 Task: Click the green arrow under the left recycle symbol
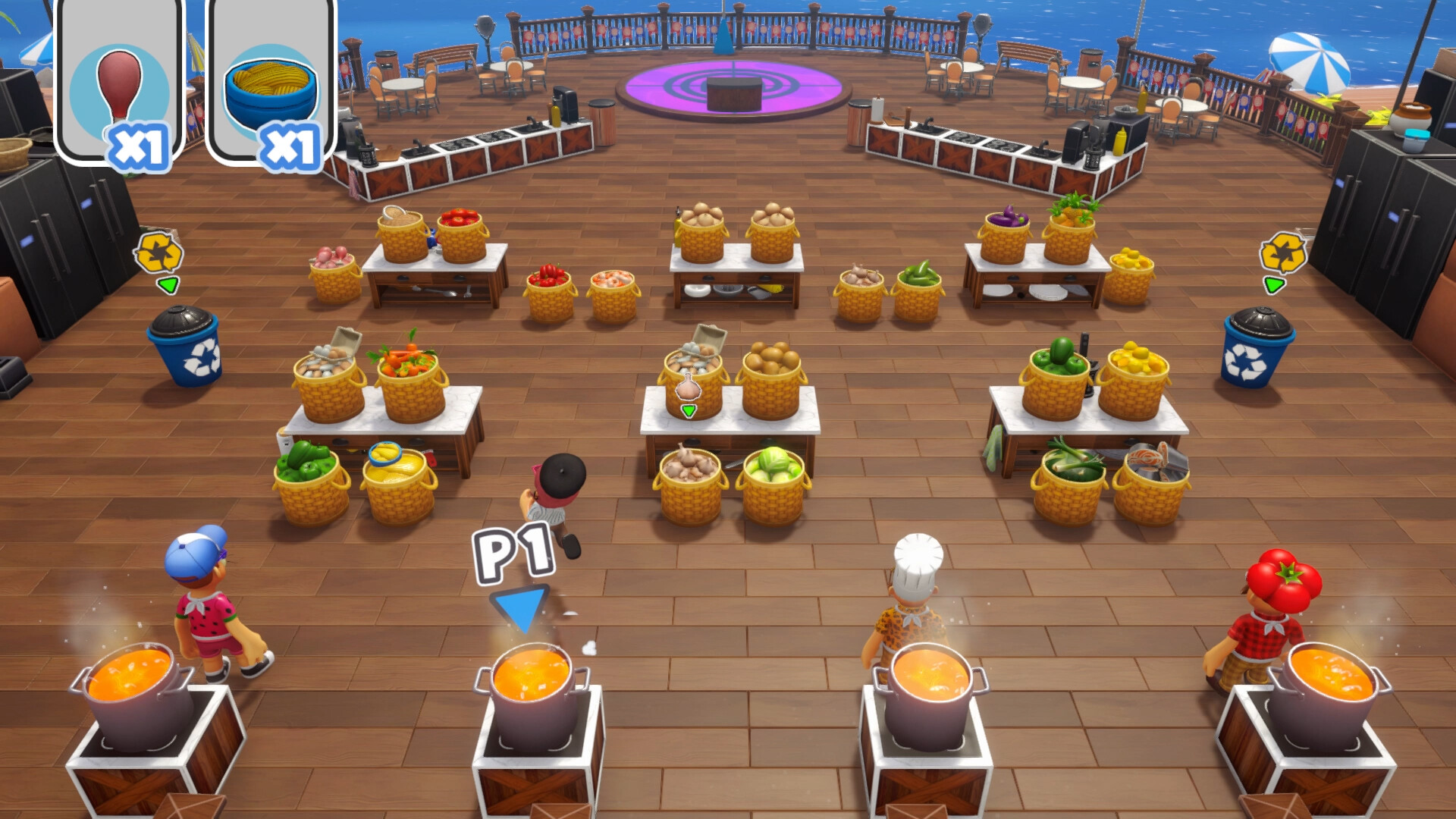pos(168,284)
